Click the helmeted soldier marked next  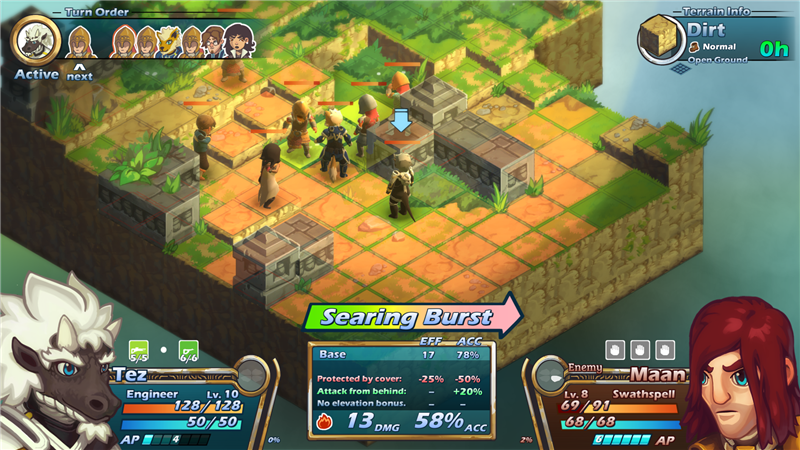80,42
